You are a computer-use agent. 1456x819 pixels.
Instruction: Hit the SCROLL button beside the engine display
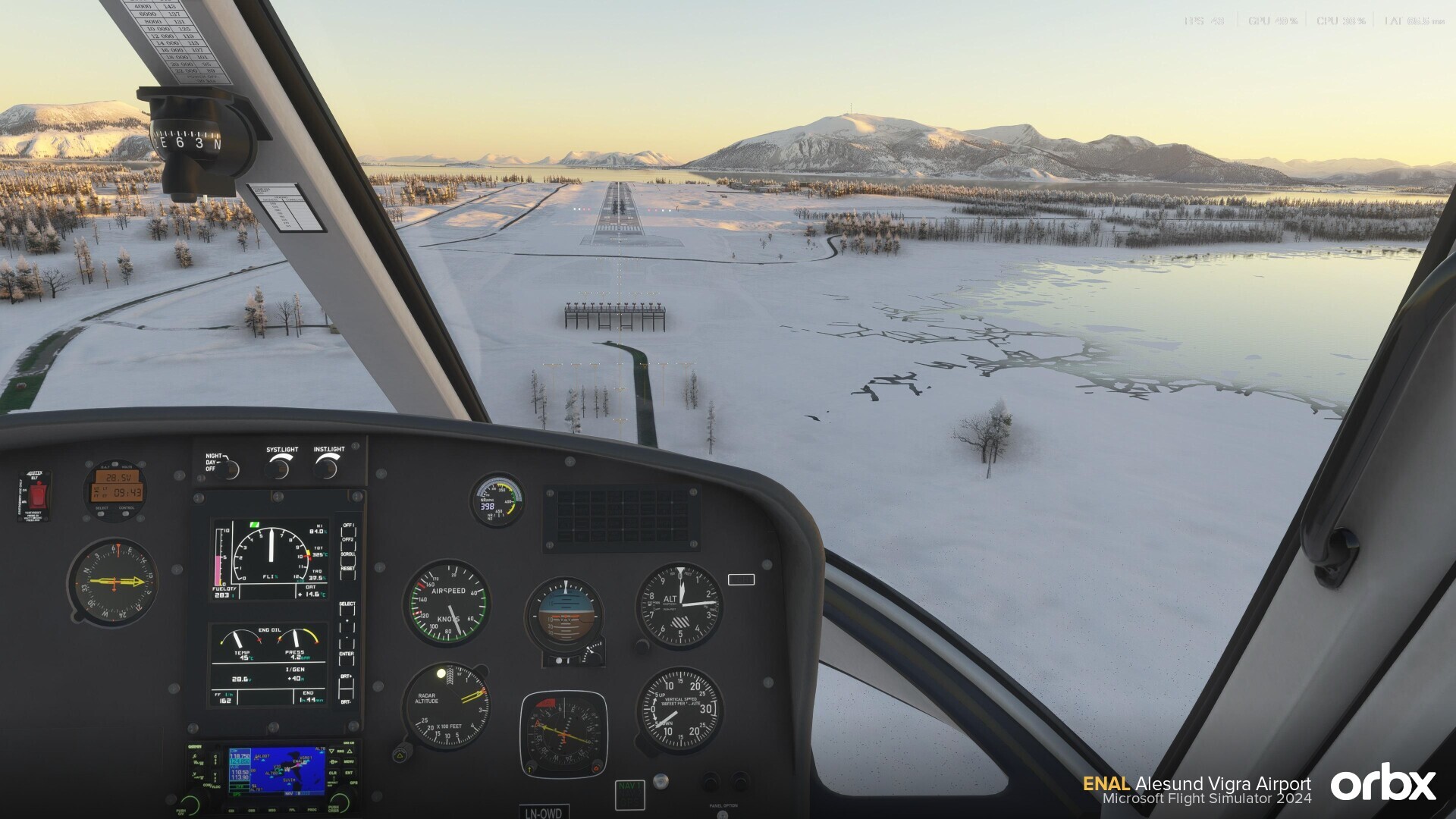348,561
